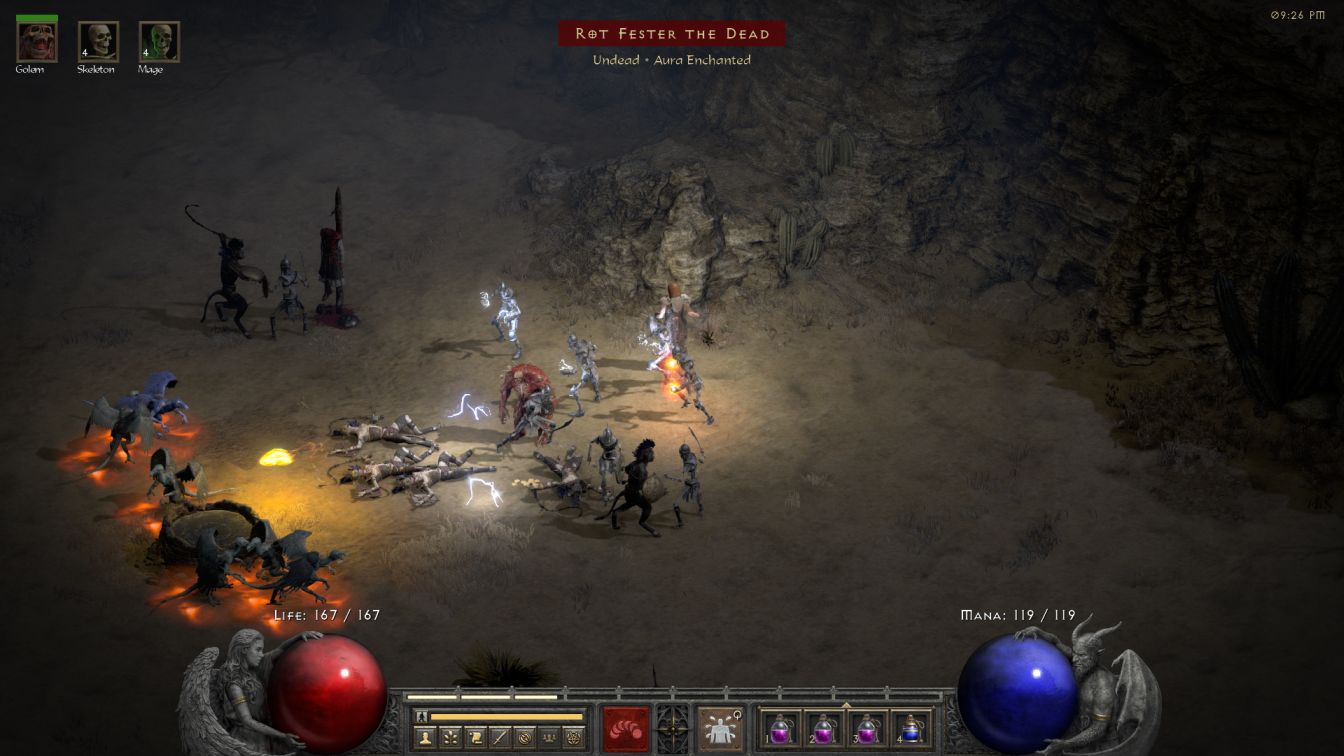1344x756 pixels.
Task: Click the Skeleton minion portrait
Action: [x=98, y=41]
